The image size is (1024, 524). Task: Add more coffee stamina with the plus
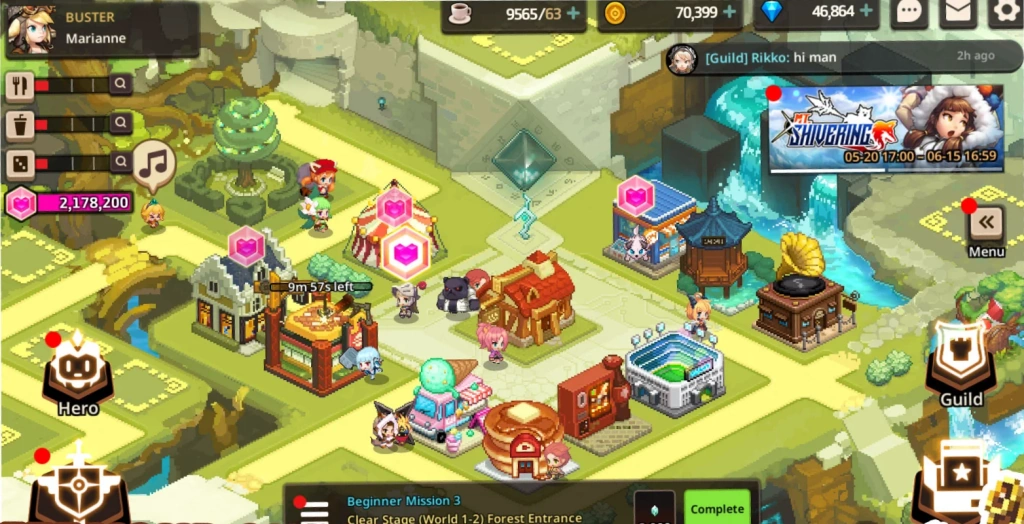573,13
